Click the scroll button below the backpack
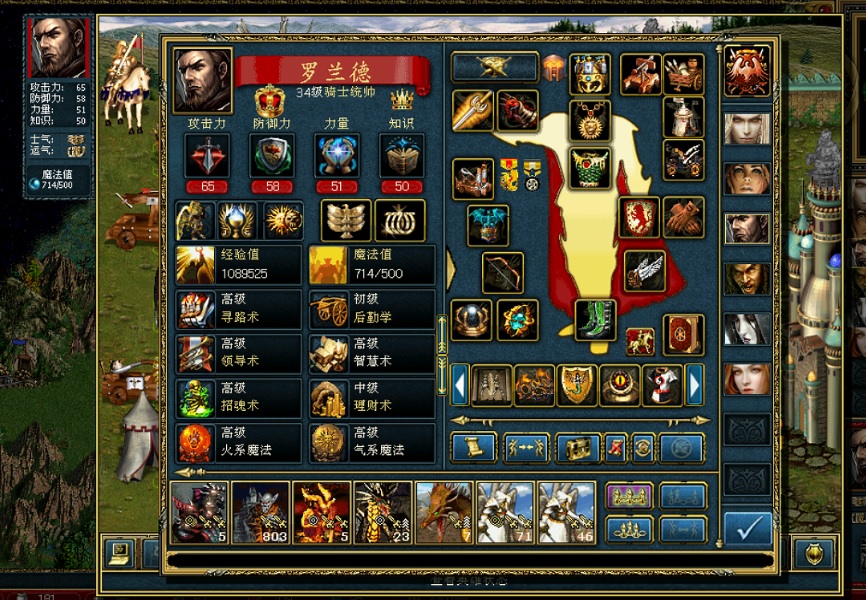 point(474,448)
